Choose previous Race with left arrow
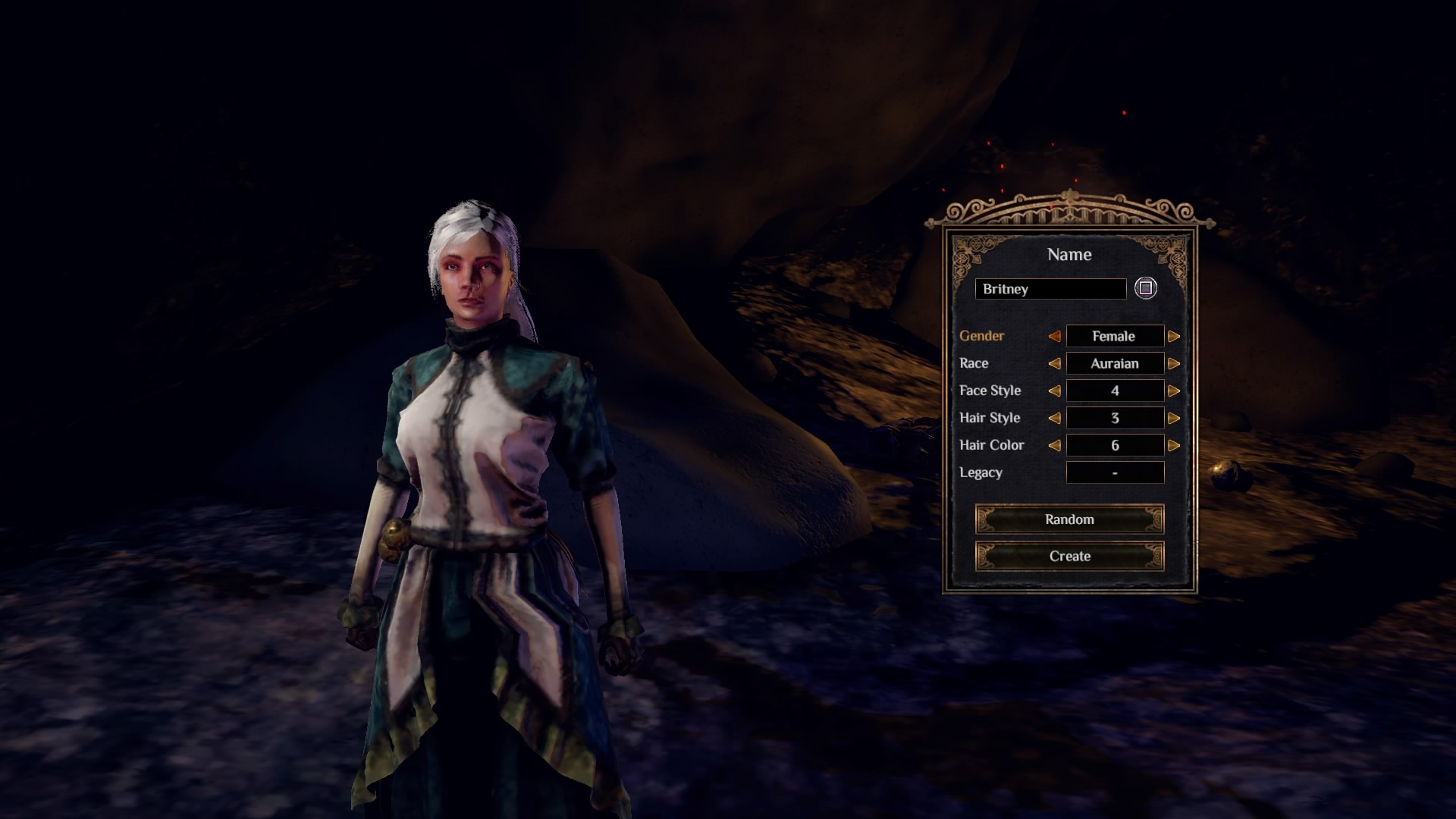The height and width of the screenshot is (819, 1456). click(x=1054, y=363)
